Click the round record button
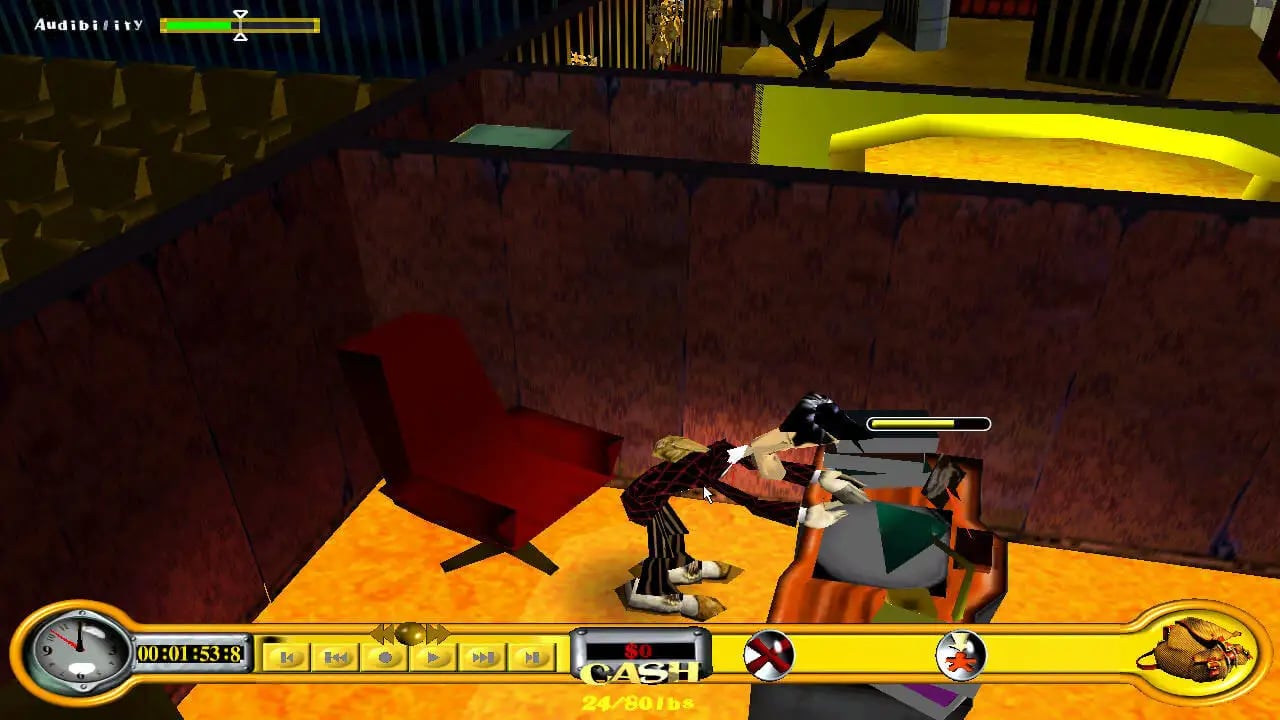This screenshot has height=720, width=1280. 385,657
